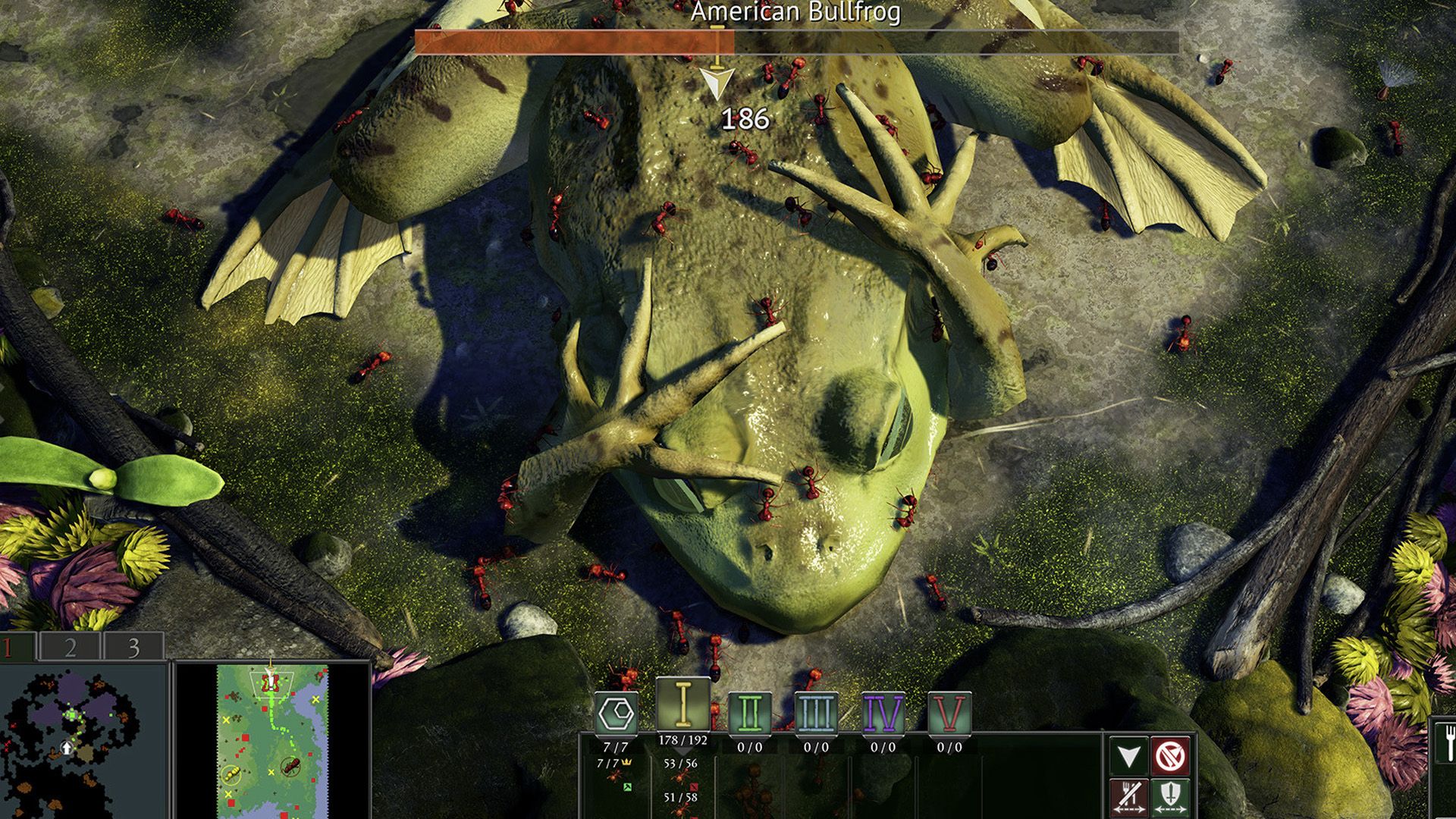
Task: Click the yellow larva marker on surface map
Action: [232, 774]
